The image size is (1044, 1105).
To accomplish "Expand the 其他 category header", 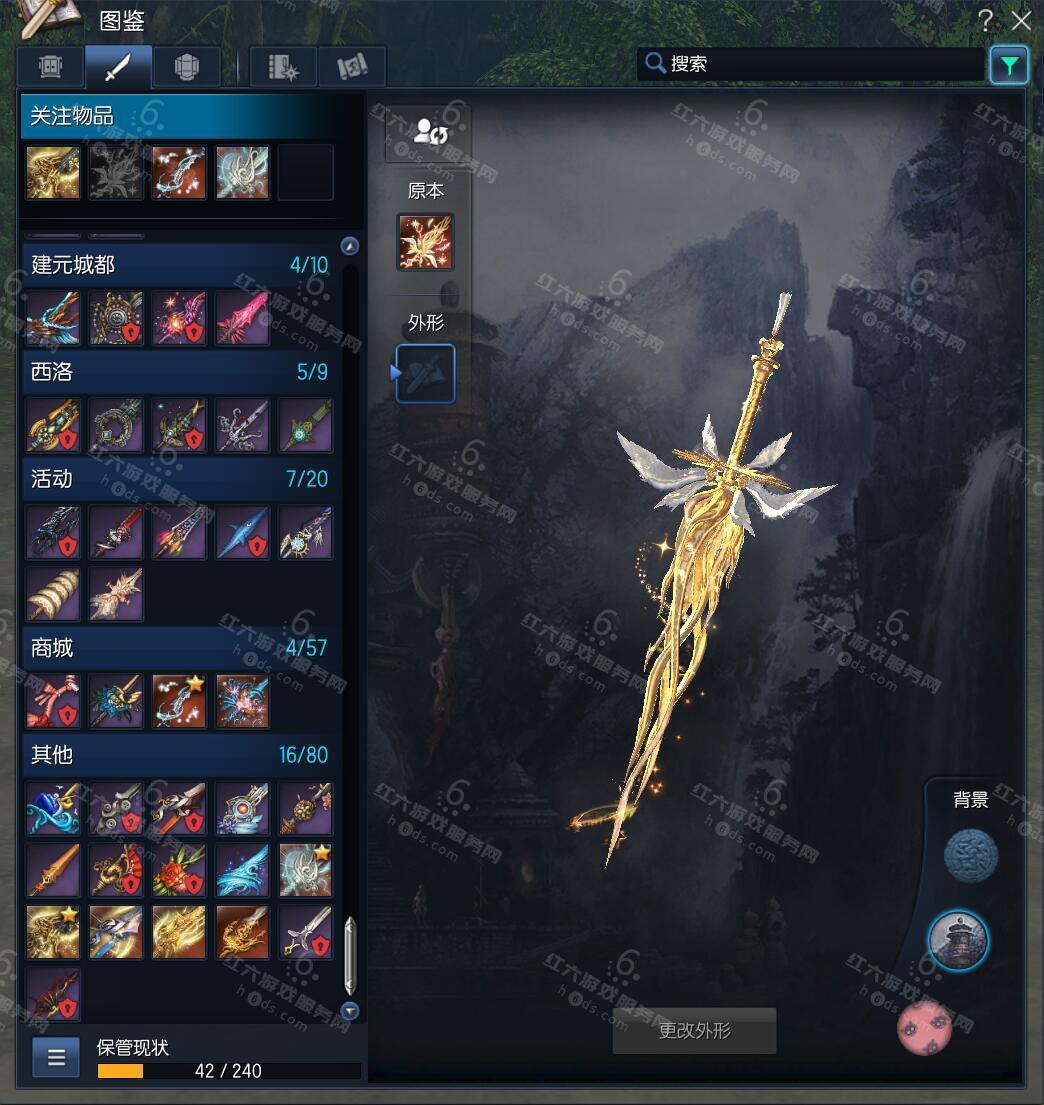I will 180,755.
